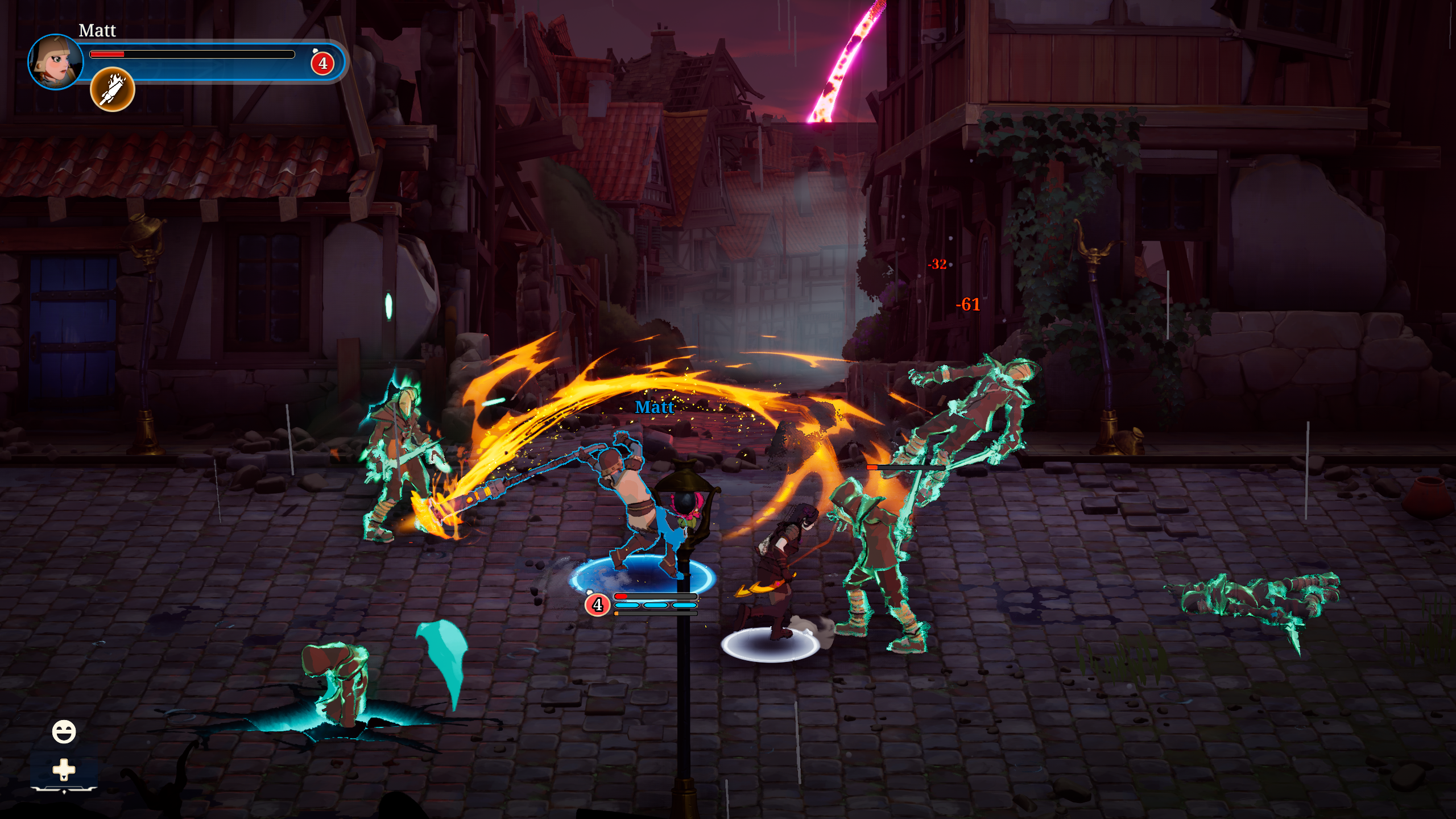Screen dimensions: 1456x819
Task: Open the smiley face emote menu
Action: [x=64, y=731]
